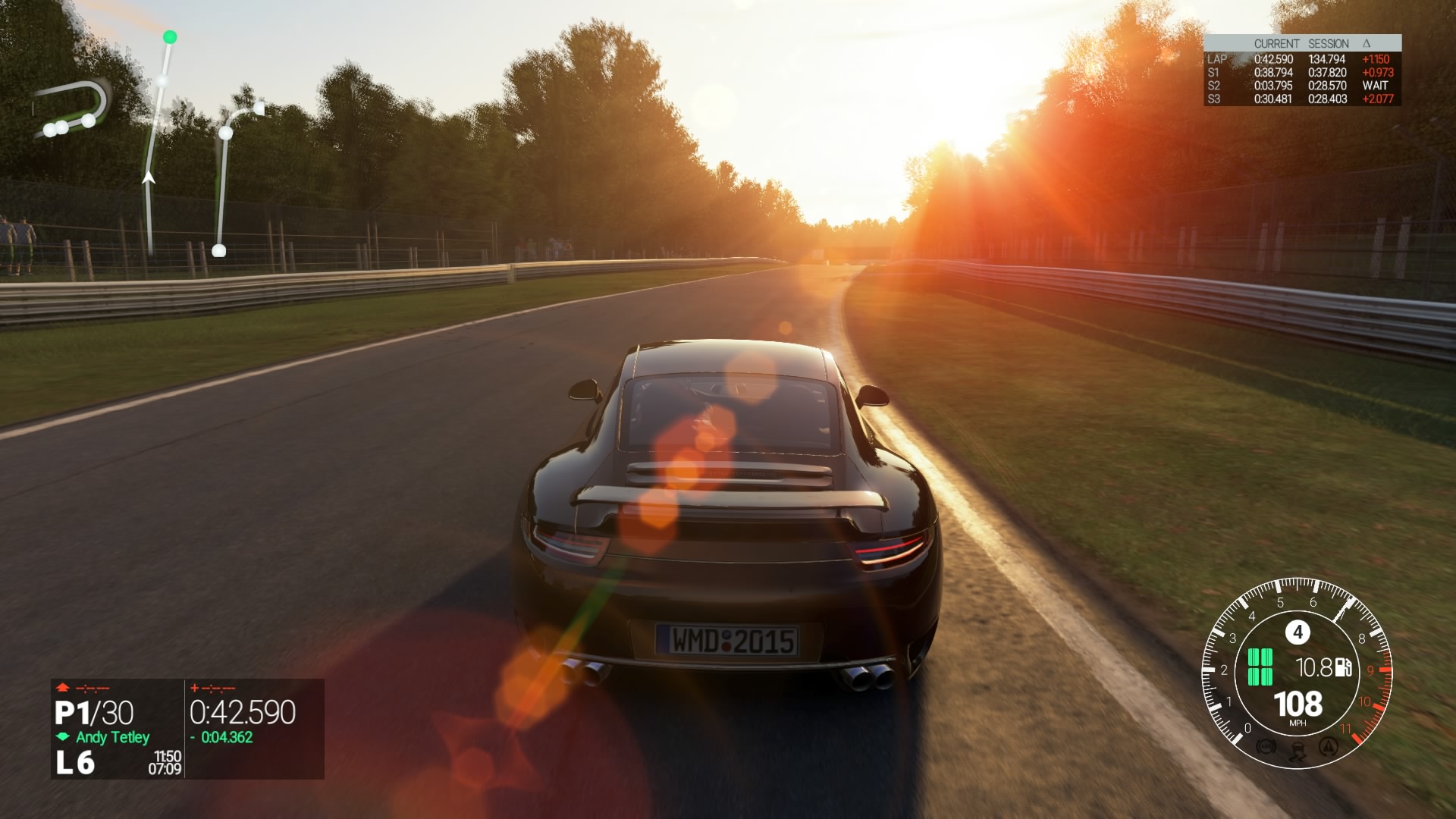
Task: Toggle the stability control skidding-car icon
Action: pyautogui.click(x=1297, y=751)
